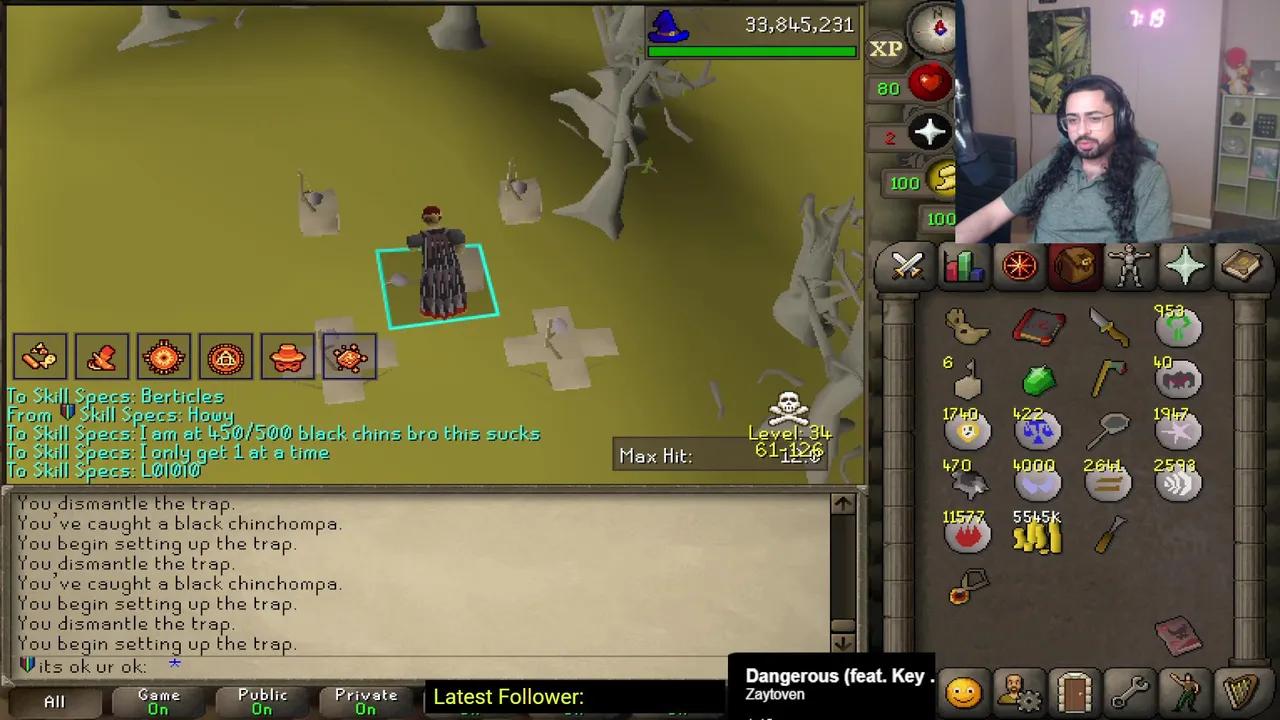Image resolution: width=1280 pixels, height=720 pixels.
Task: Click the XP tracker orb
Action: [886, 48]
